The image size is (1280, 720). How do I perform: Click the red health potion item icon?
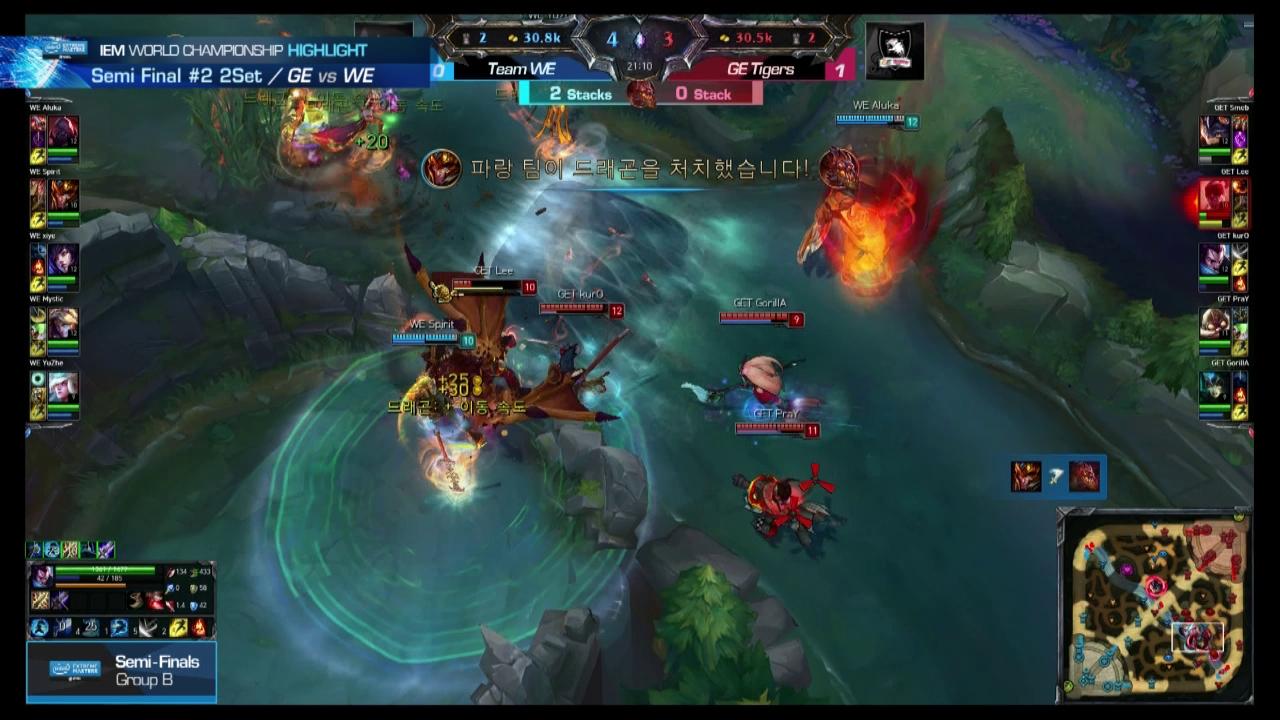[x=154, y=600]
